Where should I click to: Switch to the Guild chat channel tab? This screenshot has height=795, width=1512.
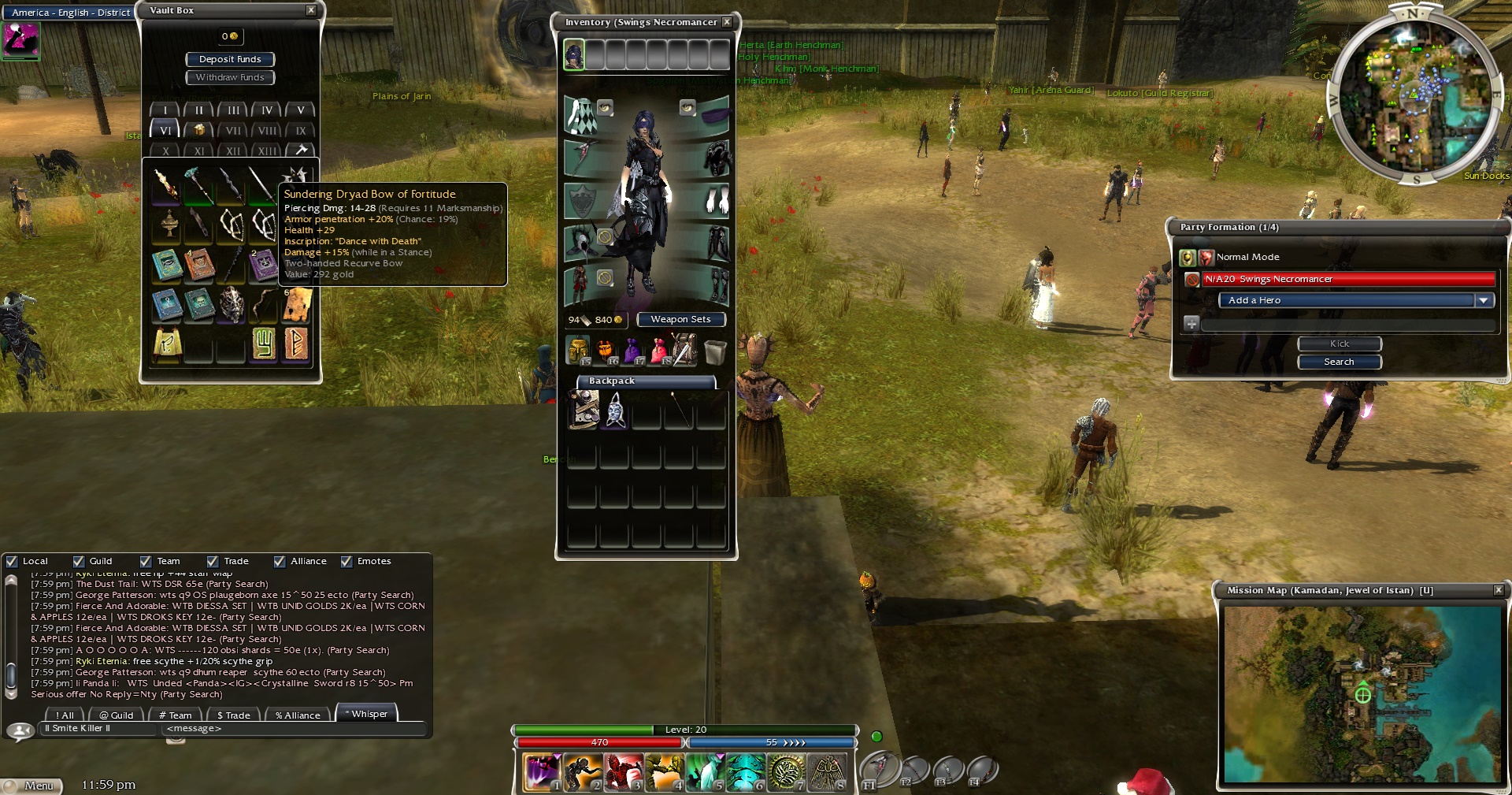pyautogui.click(x=117, y=715)
